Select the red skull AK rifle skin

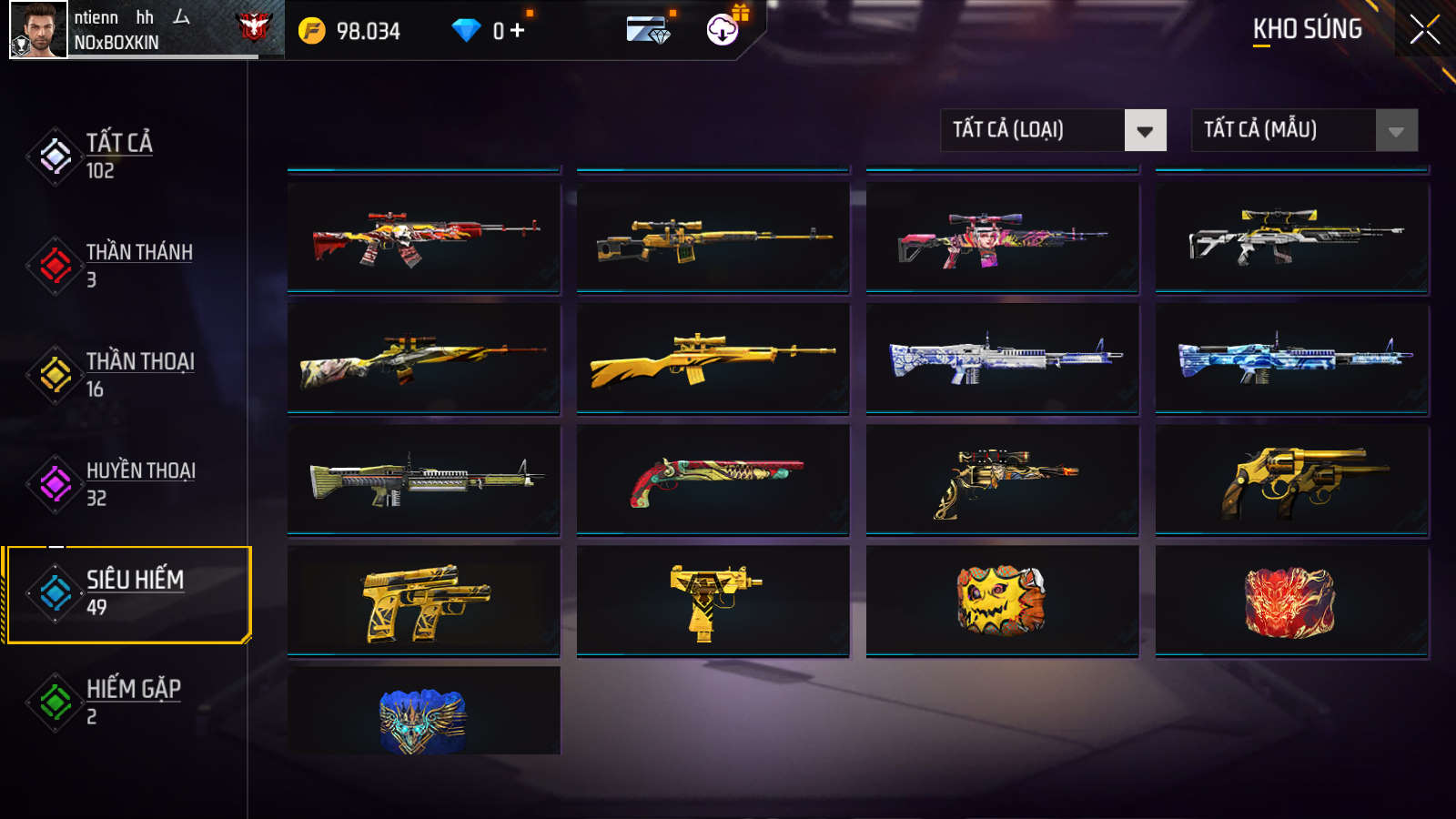pos(424,238)
